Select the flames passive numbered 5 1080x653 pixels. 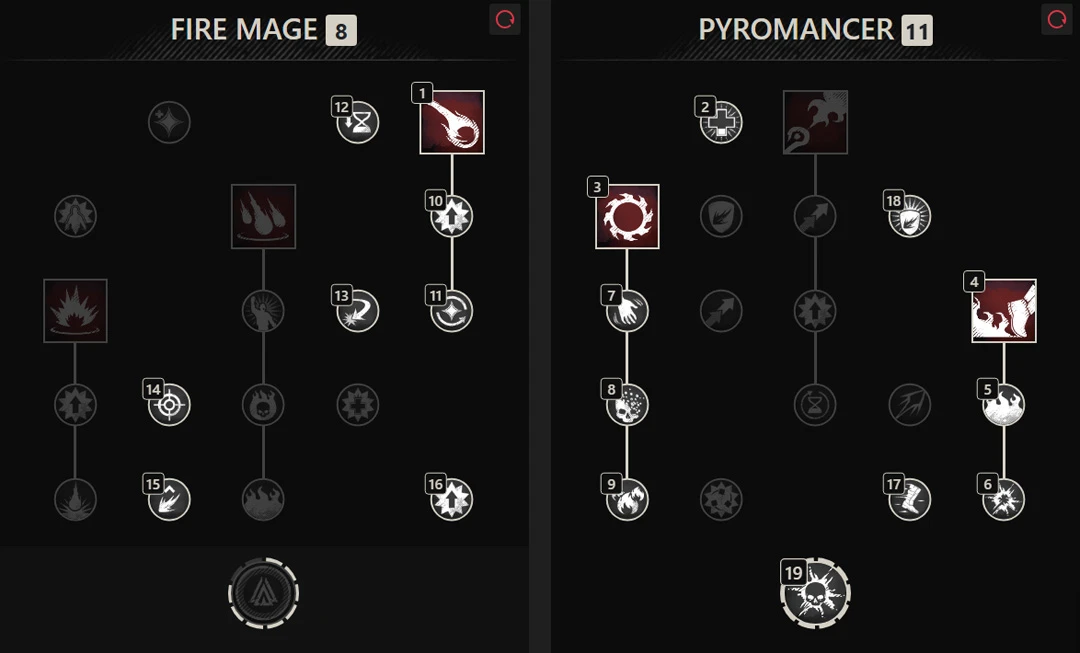[1003, 405]
